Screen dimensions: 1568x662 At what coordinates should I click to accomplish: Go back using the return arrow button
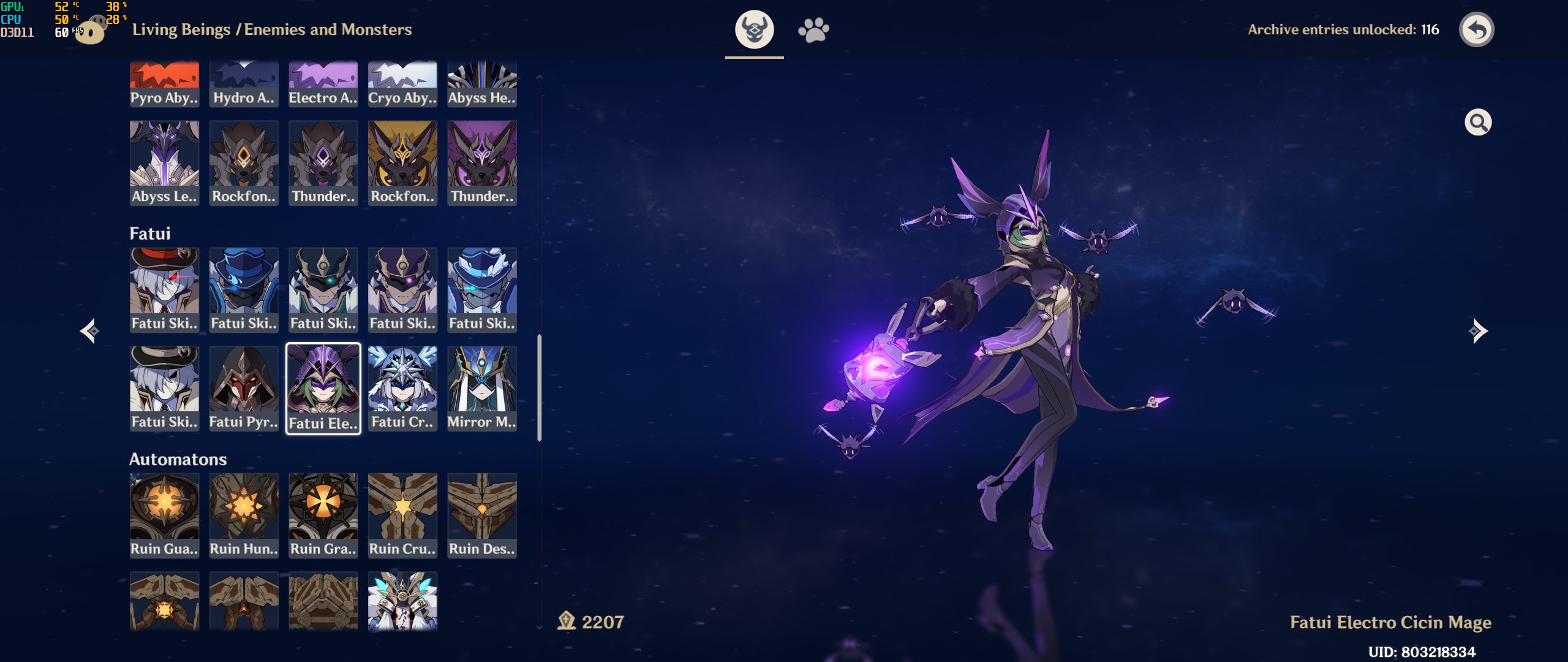pos(1476,29)
